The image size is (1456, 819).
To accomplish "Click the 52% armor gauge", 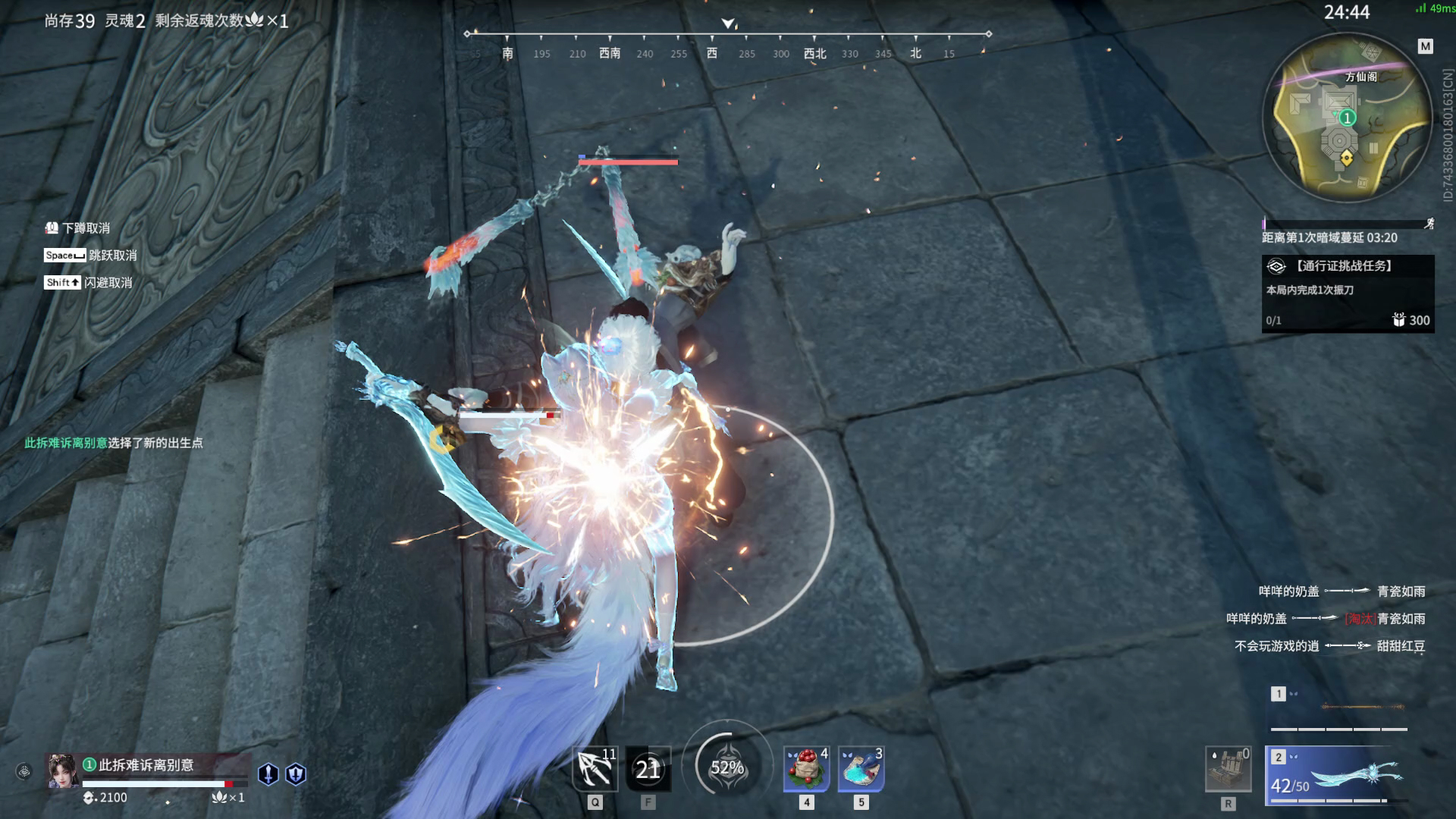I will [x=726, y=767].
